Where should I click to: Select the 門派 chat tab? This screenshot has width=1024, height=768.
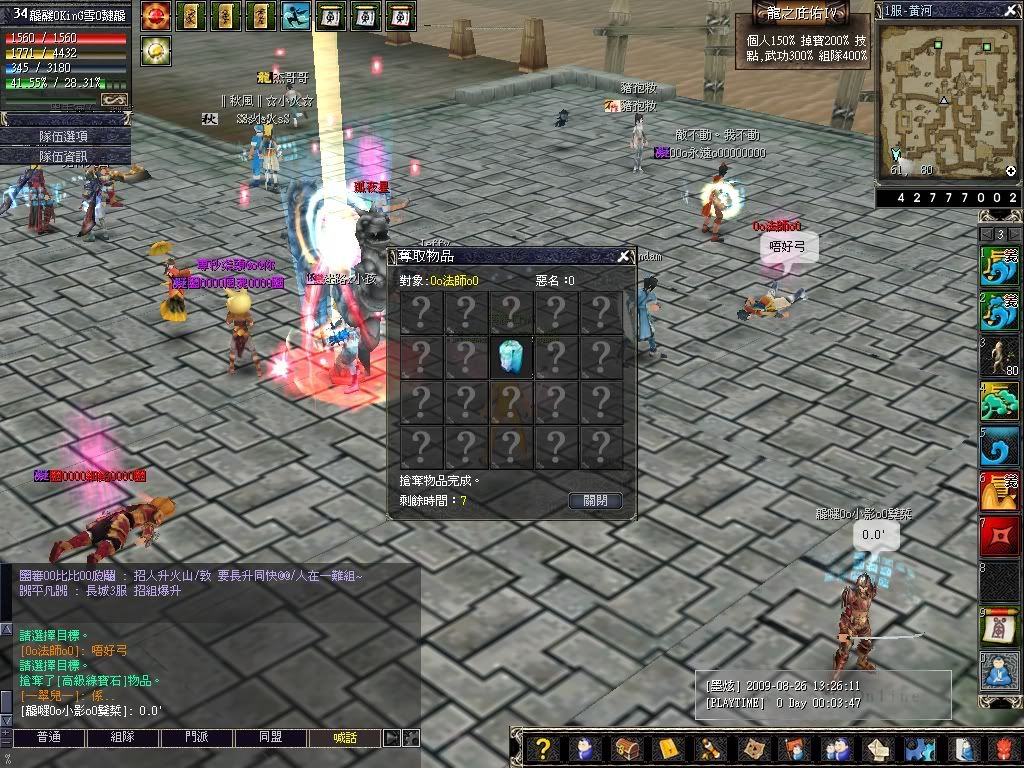(197, 738)
